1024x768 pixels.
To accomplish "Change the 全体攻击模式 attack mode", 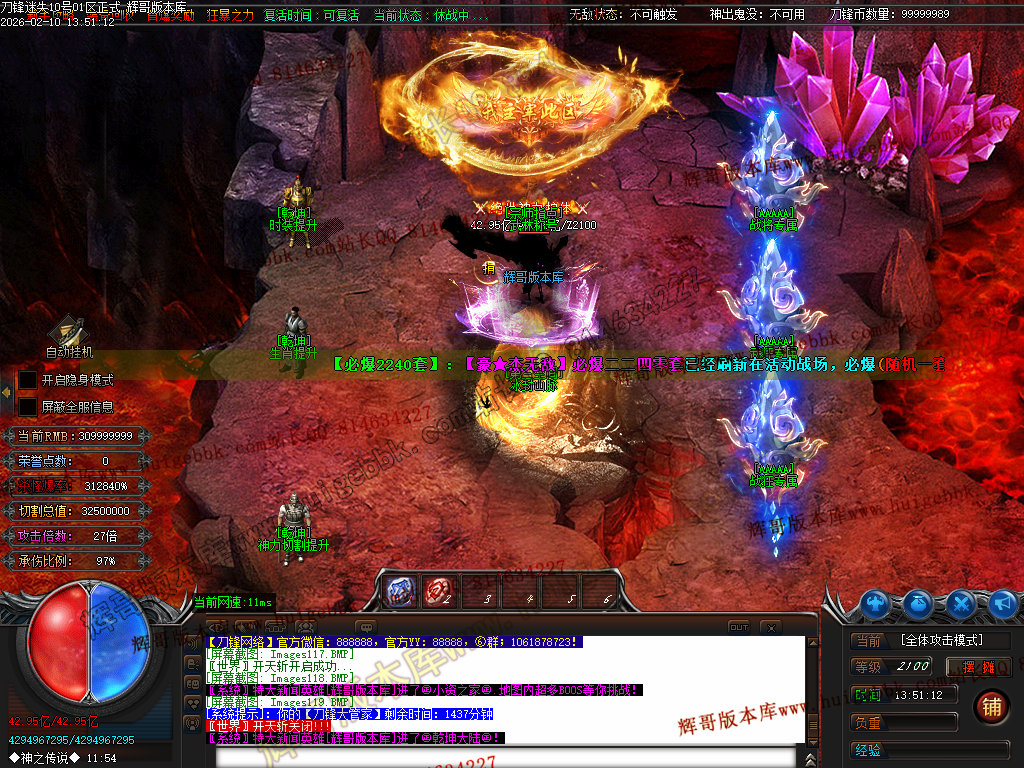I will click(x=941, y=640).
